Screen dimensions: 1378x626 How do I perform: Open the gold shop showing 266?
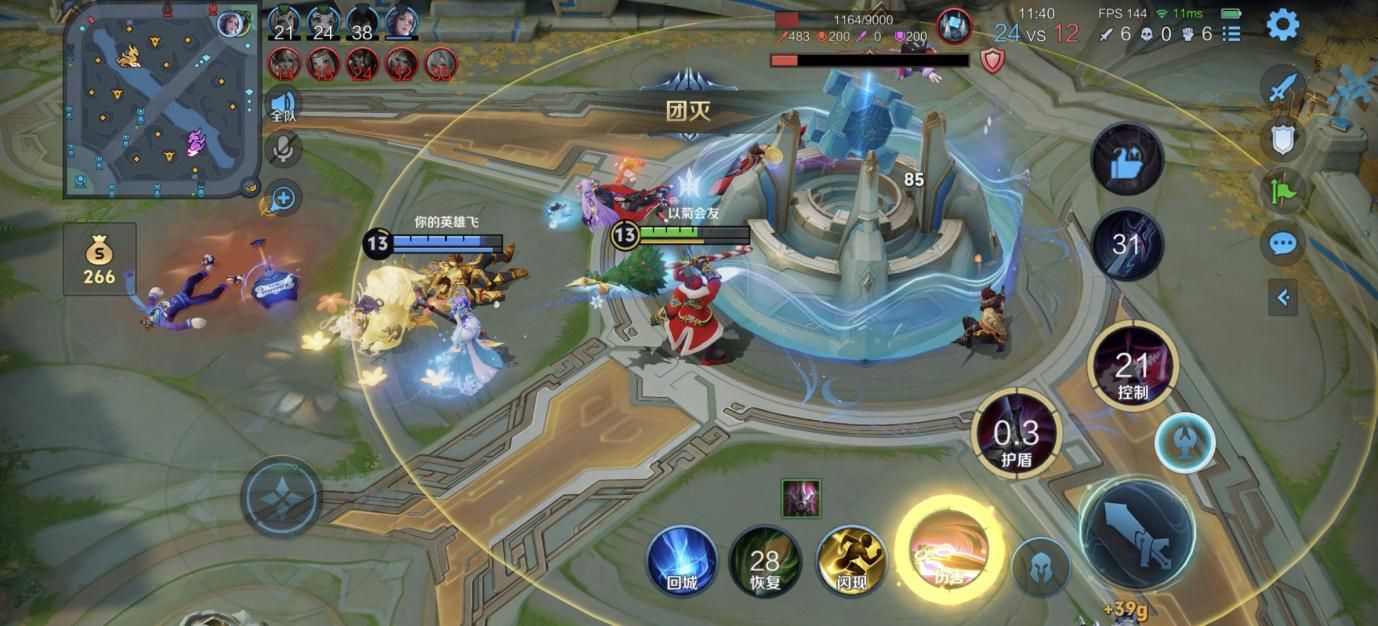[99, 259]
